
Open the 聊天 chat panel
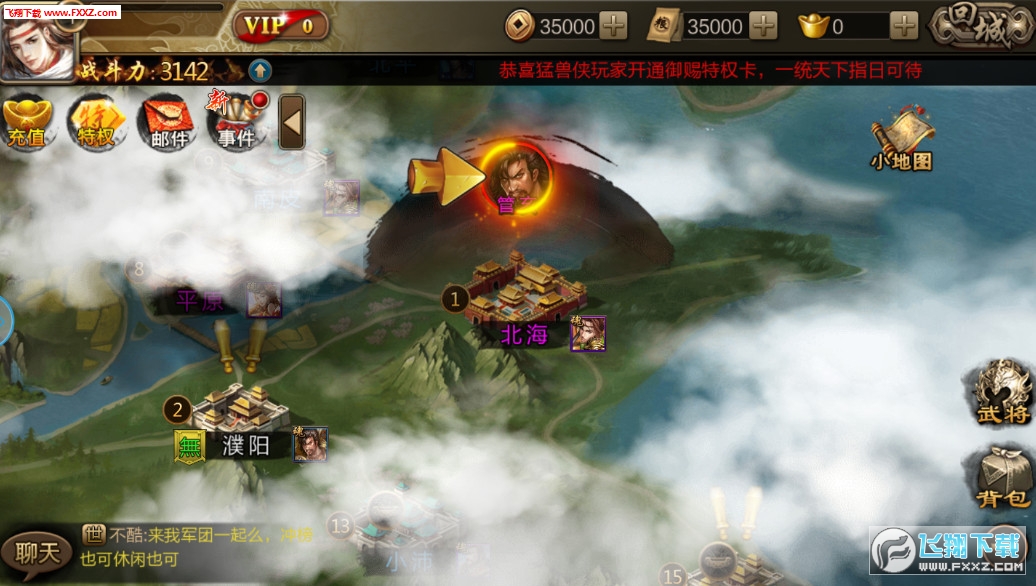(37, 553)
